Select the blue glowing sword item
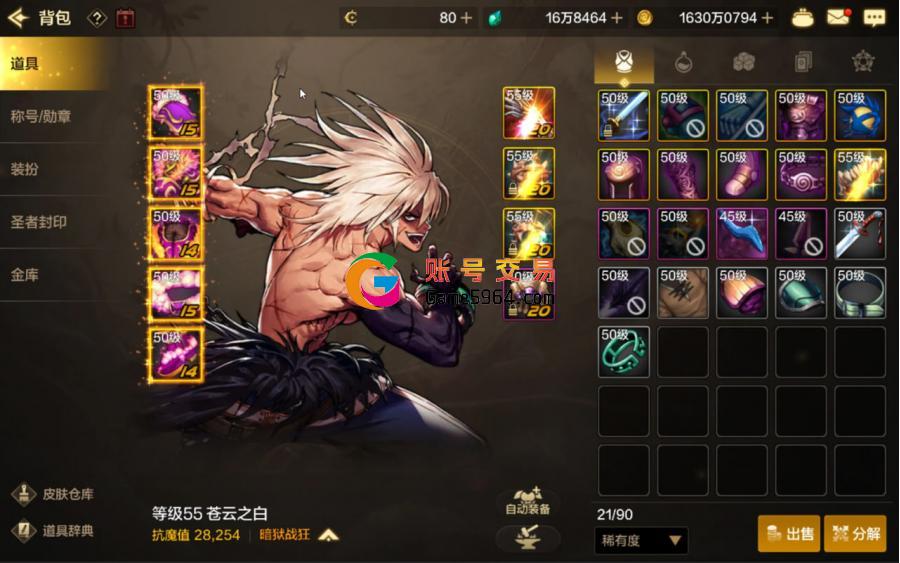The image size is (900, 563). pos(624,116)
